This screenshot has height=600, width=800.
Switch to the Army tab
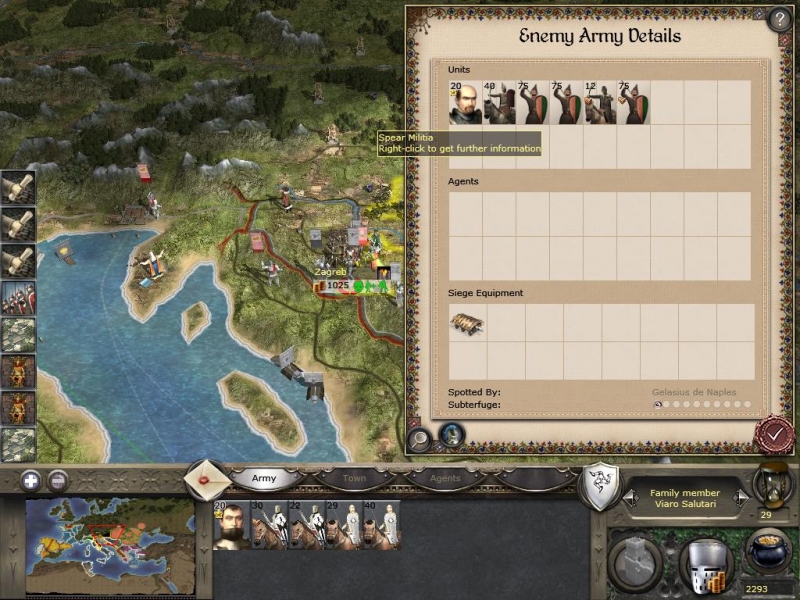pos(264,478)
